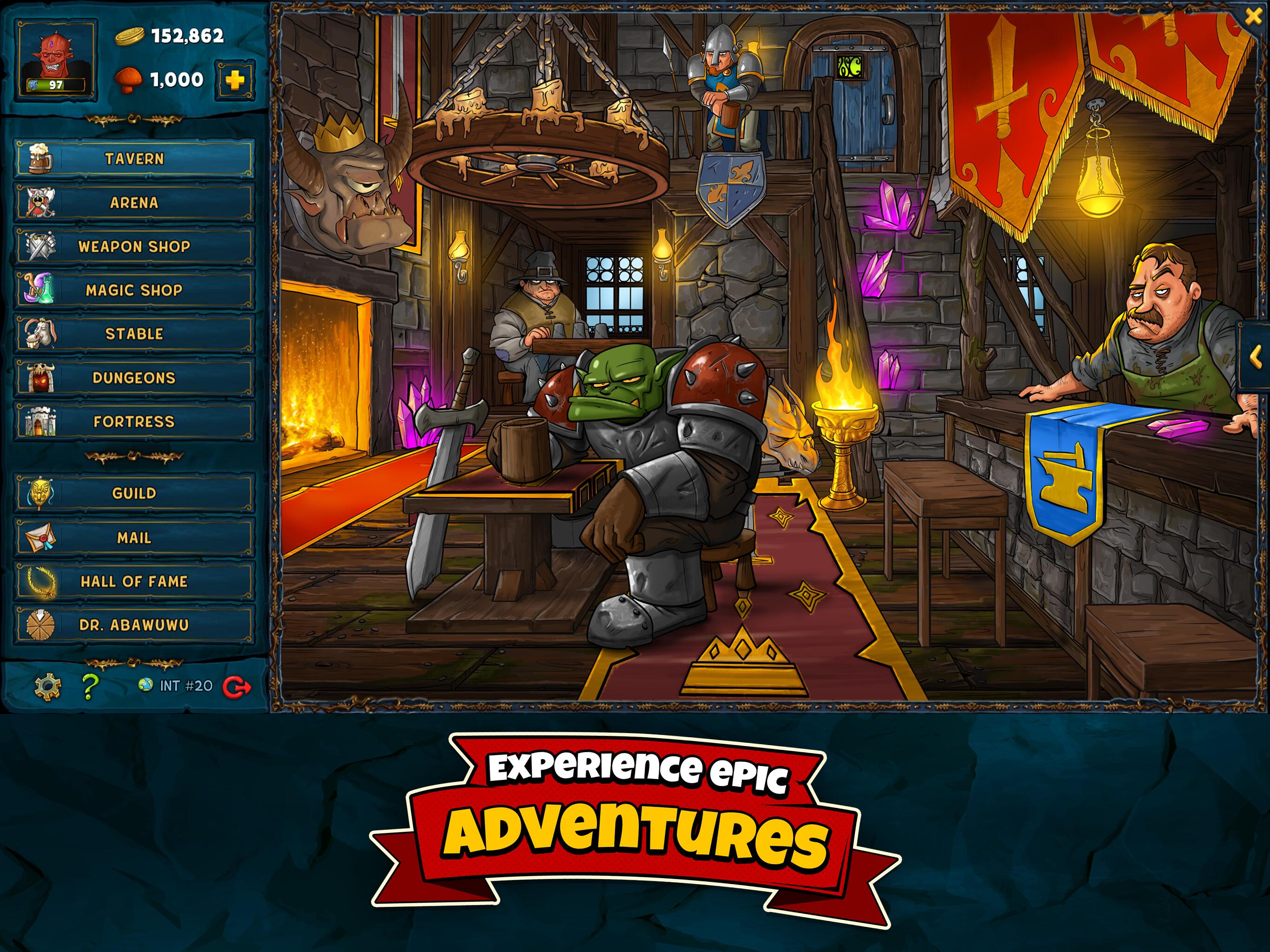The height and width of the screenshot is (952, 1270).
Task: Visit the Weapon Shop
Action: click(x=134, y=246)
